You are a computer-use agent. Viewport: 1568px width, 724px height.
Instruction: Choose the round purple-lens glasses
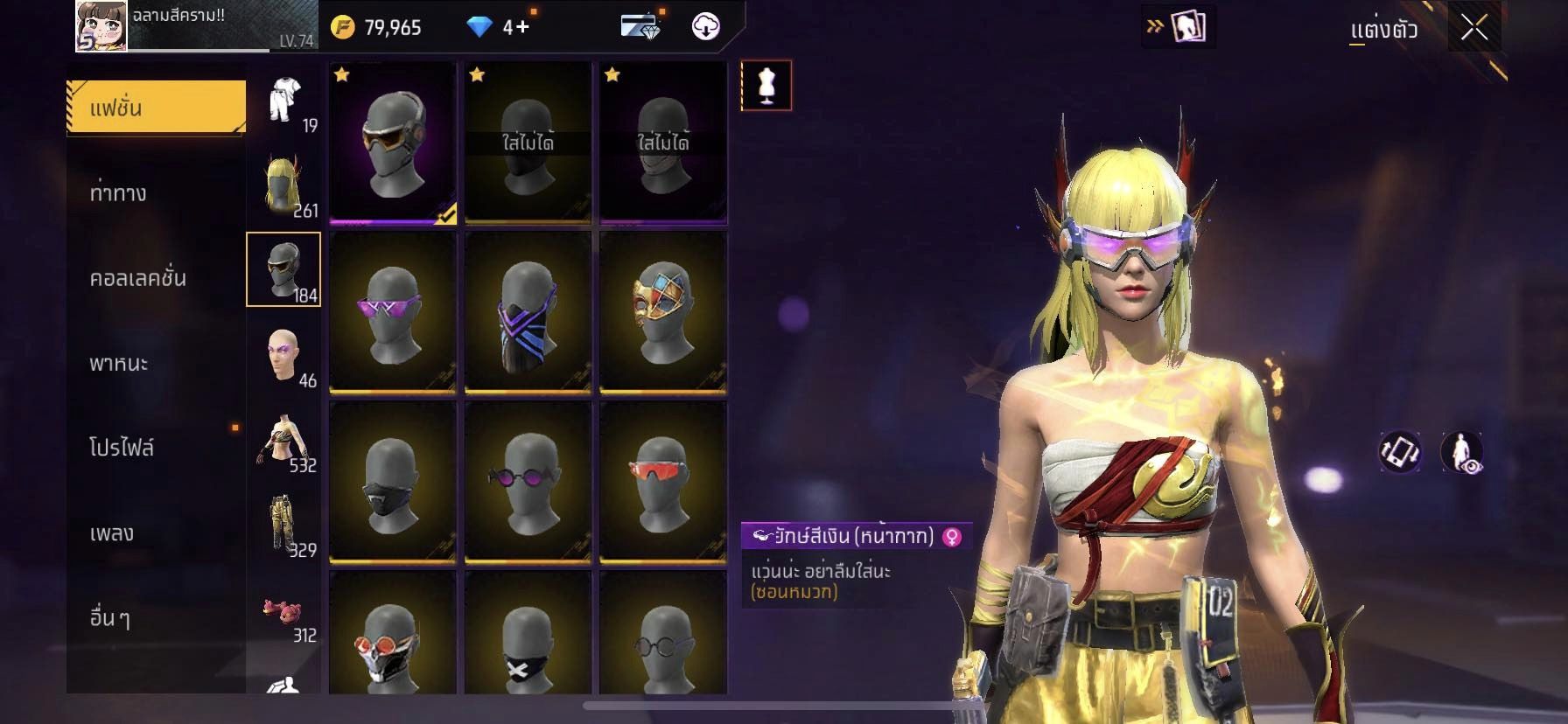pyautogui.click(x=528, y=482)
